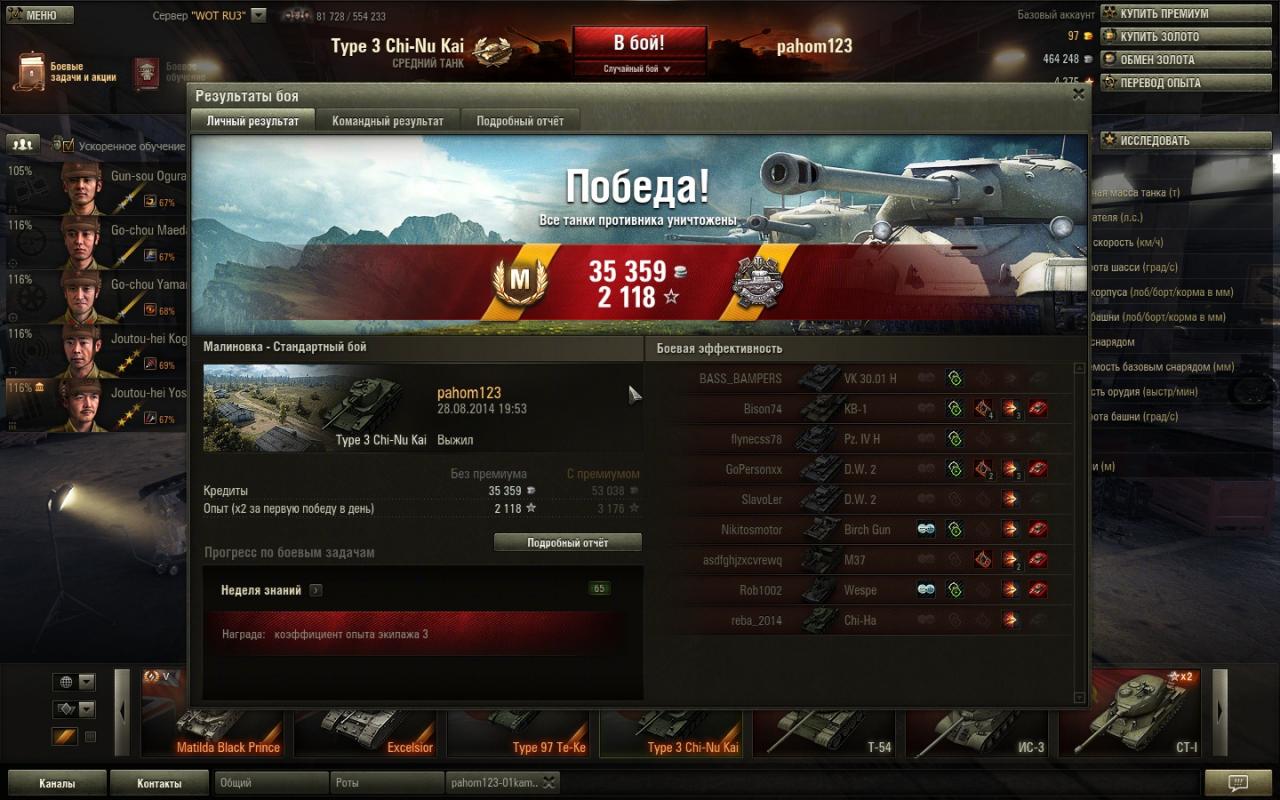Open the Меню button
1280x800 pixels.
pyautogui.click(x=40, y=15)
